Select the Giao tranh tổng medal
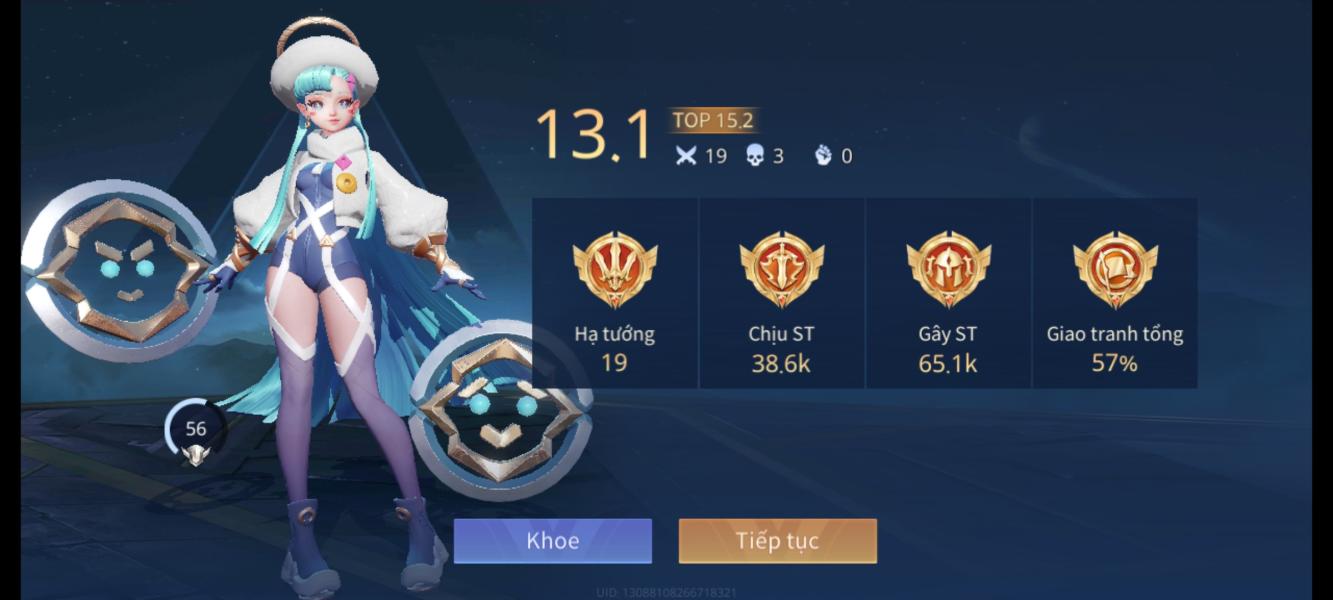 1114,270
